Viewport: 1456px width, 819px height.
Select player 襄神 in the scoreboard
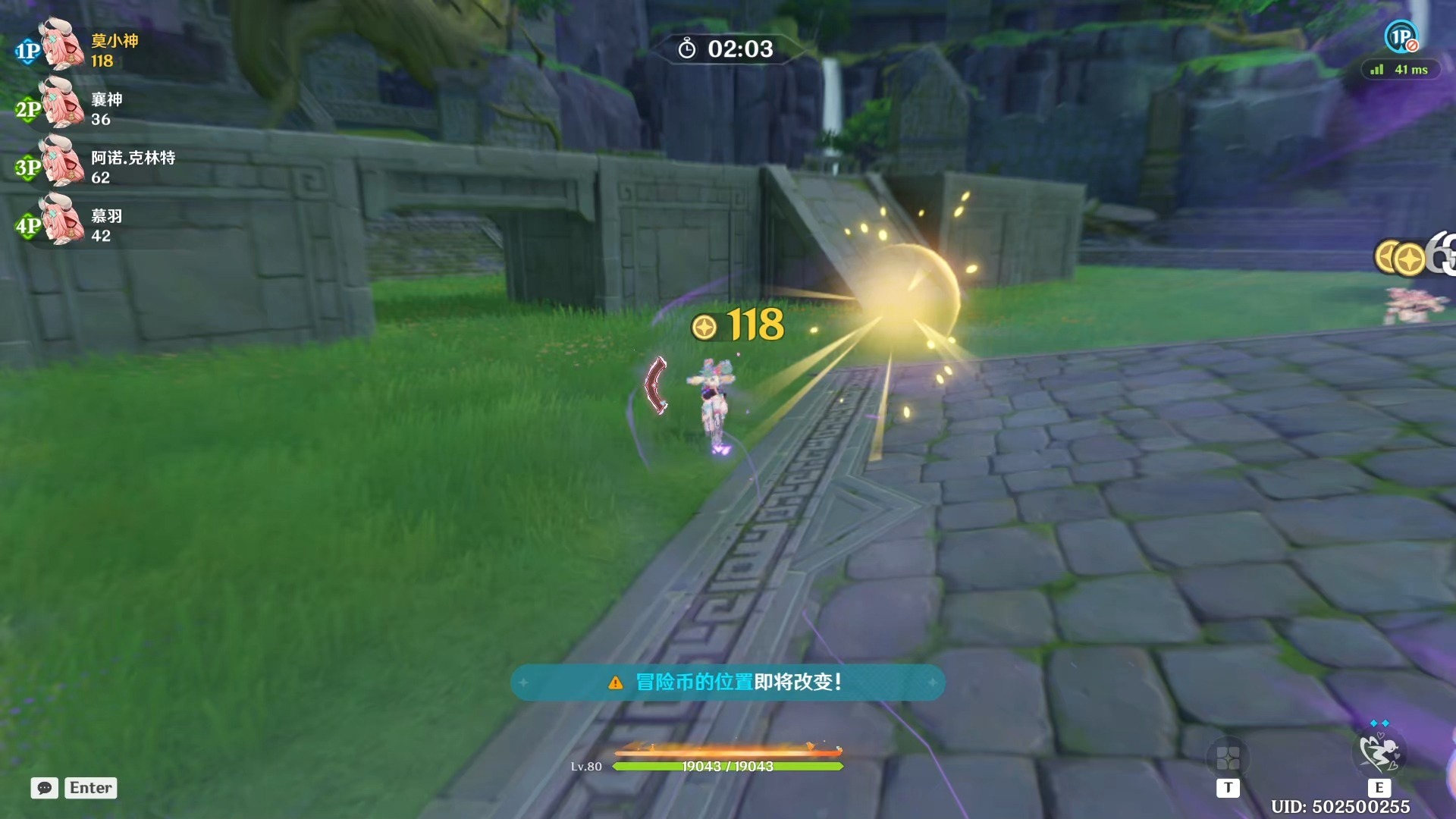coord(106,99)
